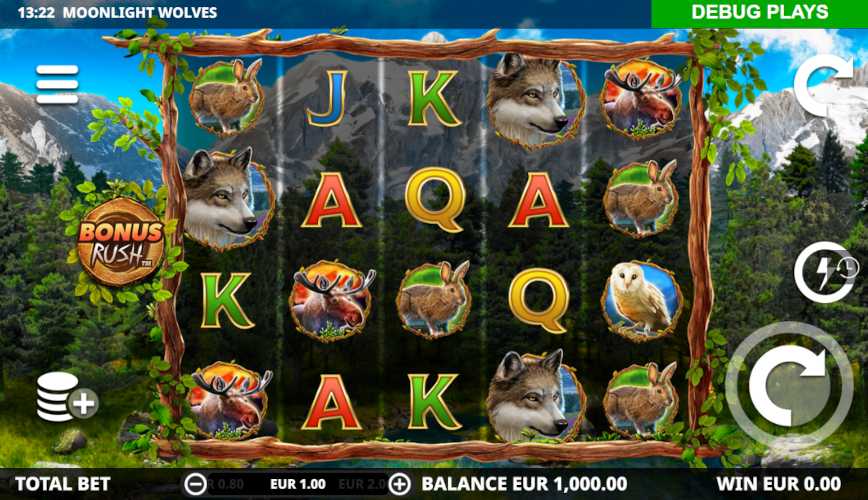This screenshot has height=500, width=868.
Task: Open autoplay with the small circular arrow
Action: click(x=822, y=80)
